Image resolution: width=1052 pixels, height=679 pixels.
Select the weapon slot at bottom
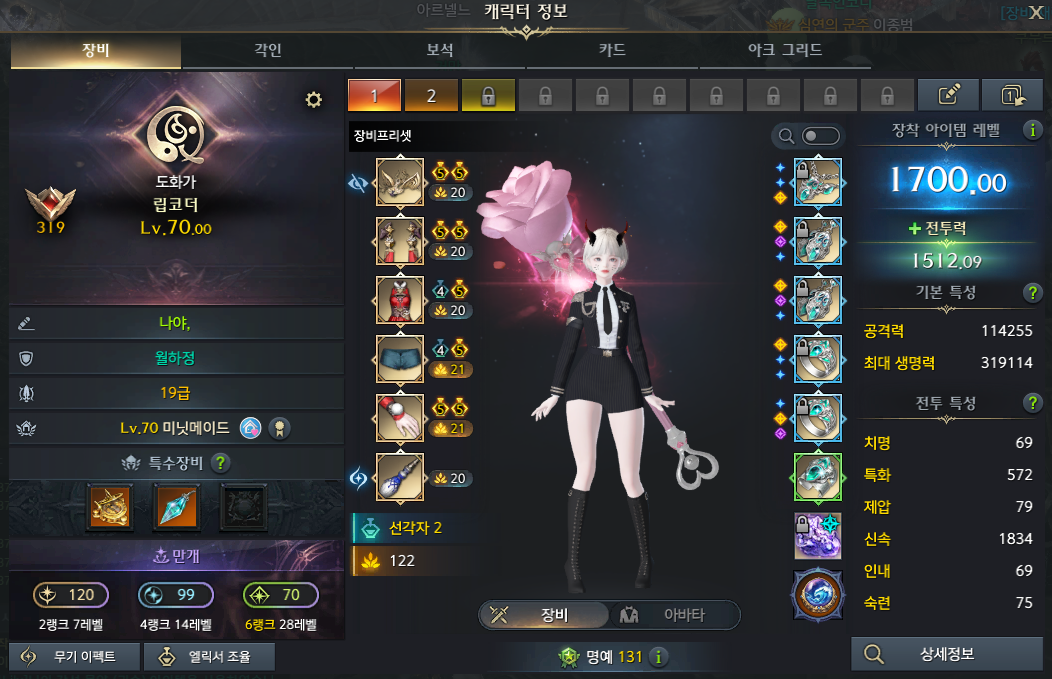(399, 478)
